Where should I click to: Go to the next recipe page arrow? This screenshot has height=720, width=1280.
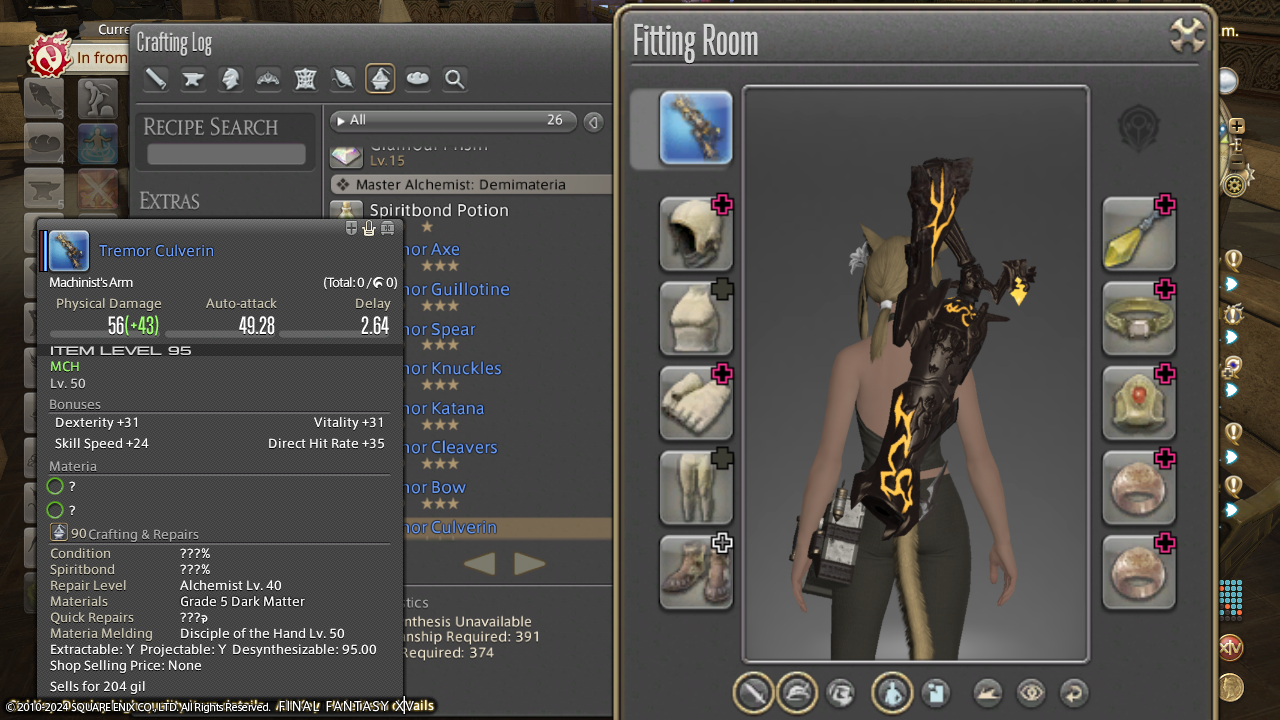[530, 564]
